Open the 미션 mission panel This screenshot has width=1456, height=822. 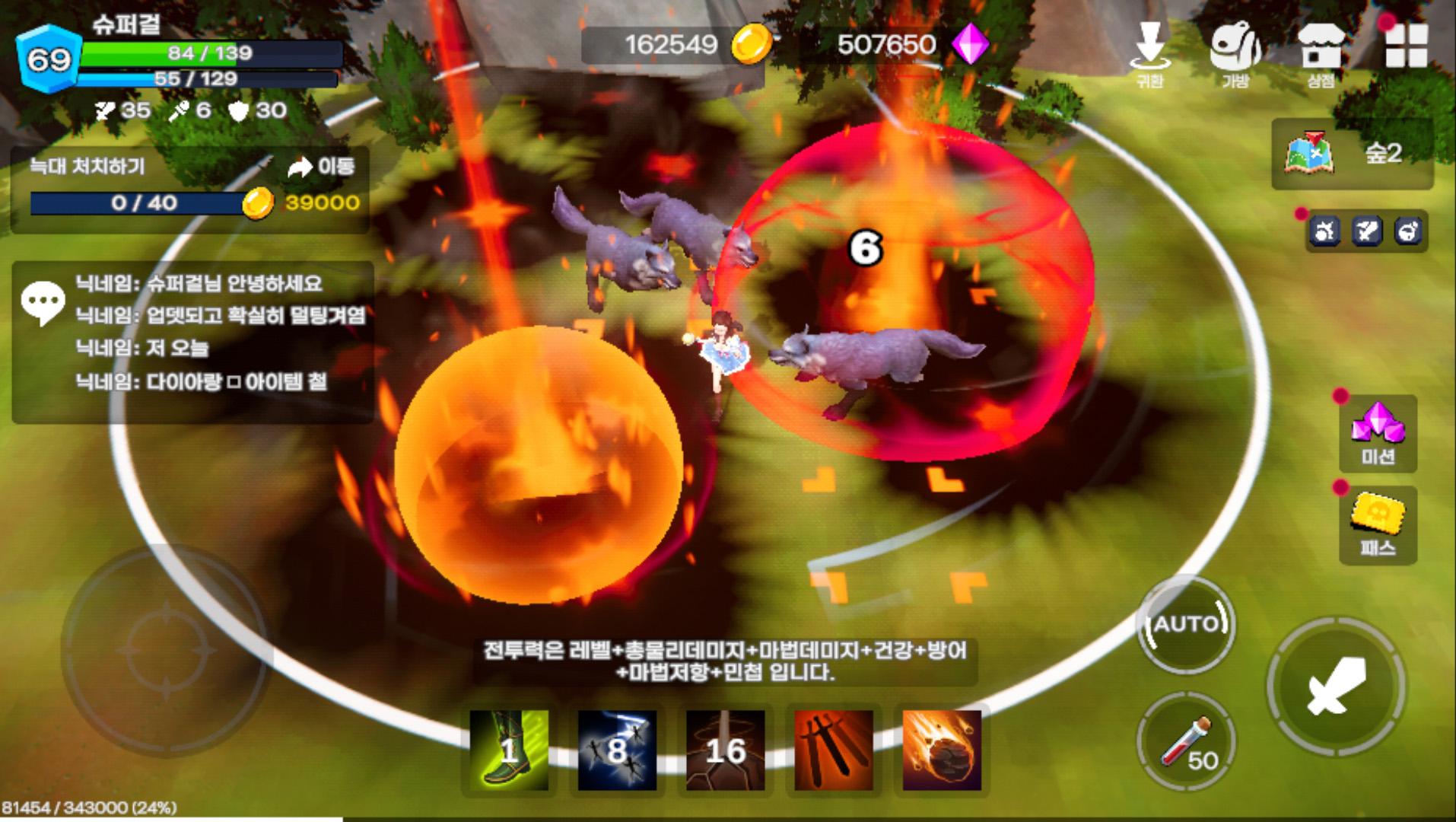click(1377, 433)
